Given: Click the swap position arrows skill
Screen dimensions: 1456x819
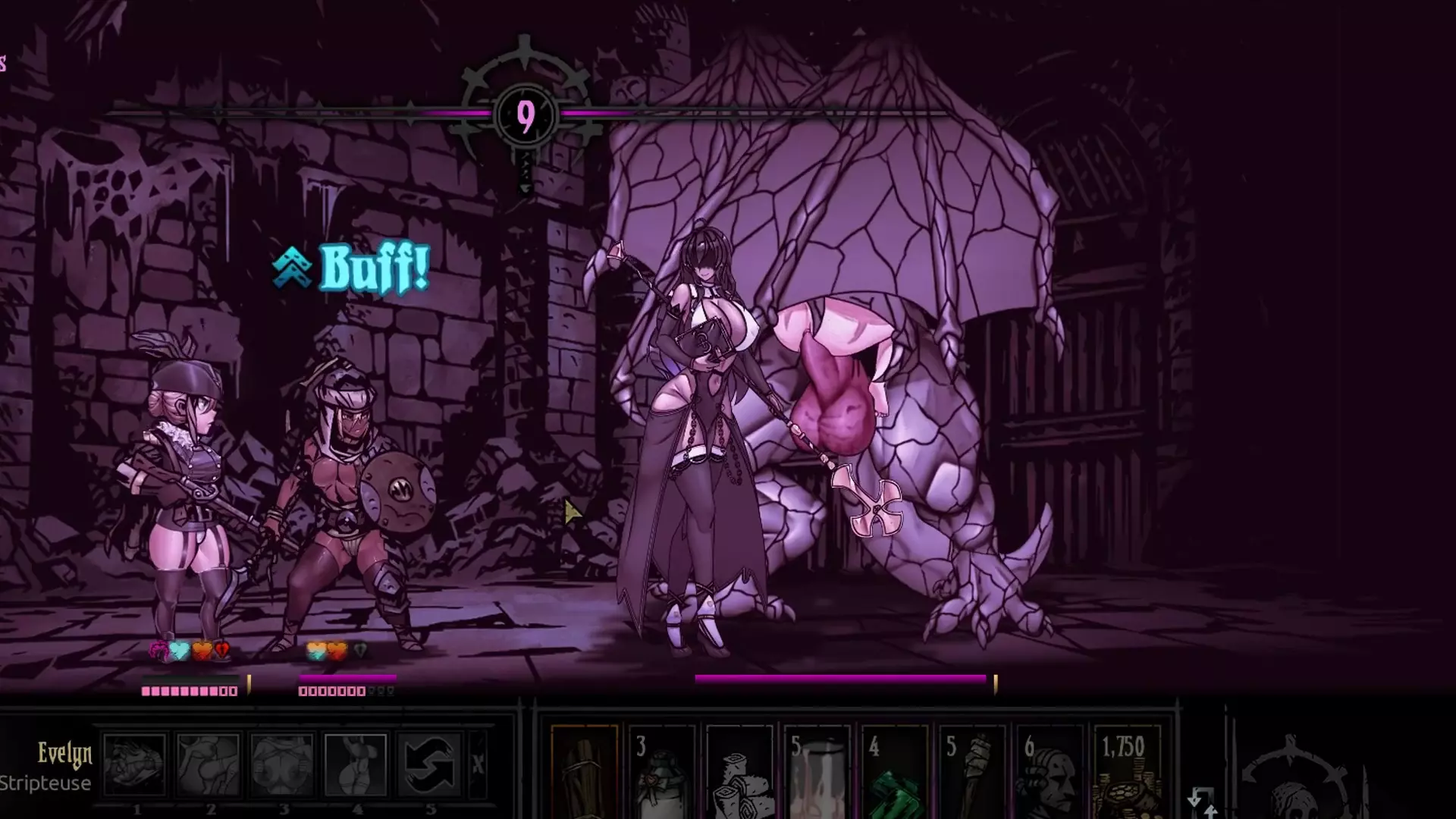Looking at the screenshot, I should (x=429, y=764).
